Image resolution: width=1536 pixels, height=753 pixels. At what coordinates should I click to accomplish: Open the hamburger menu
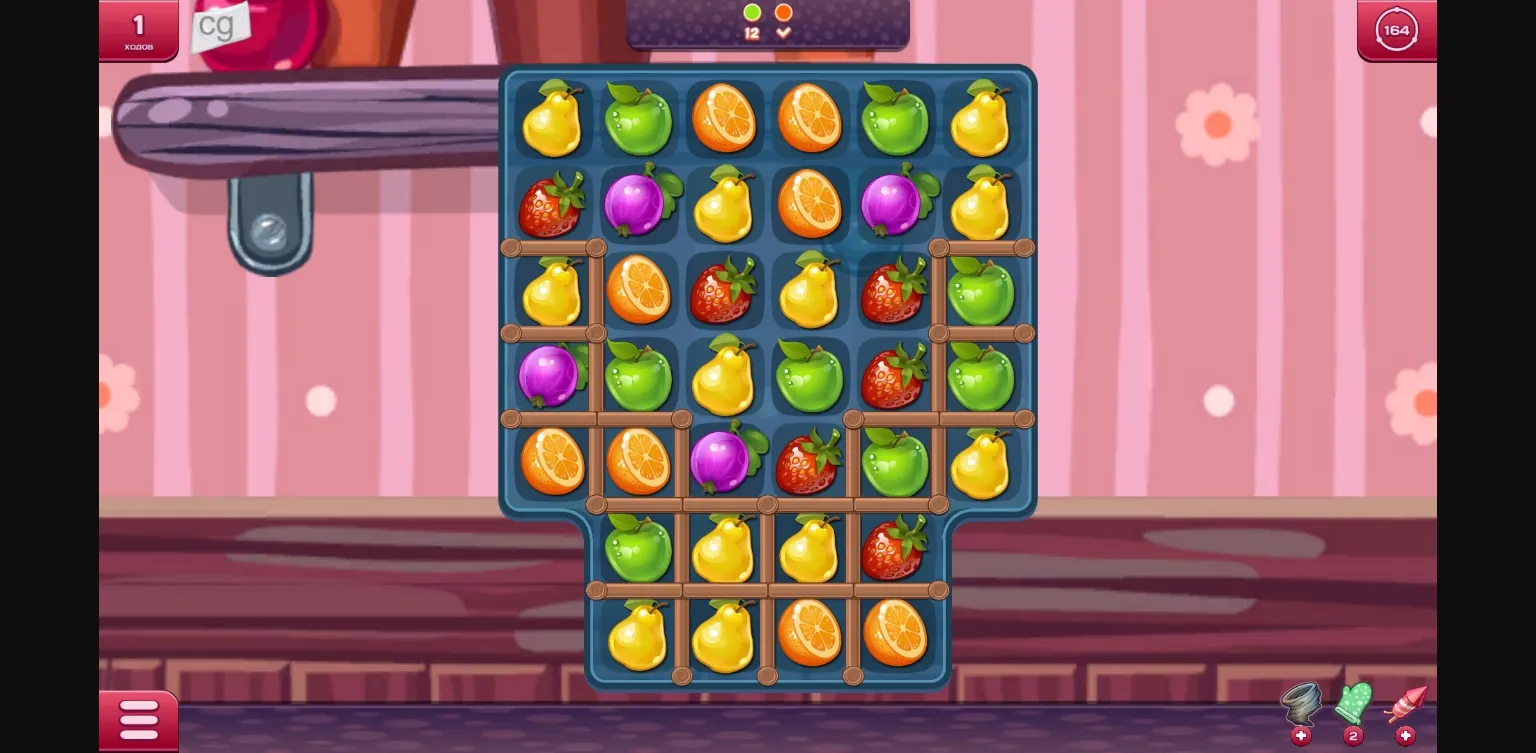click(x=138, y=719)
